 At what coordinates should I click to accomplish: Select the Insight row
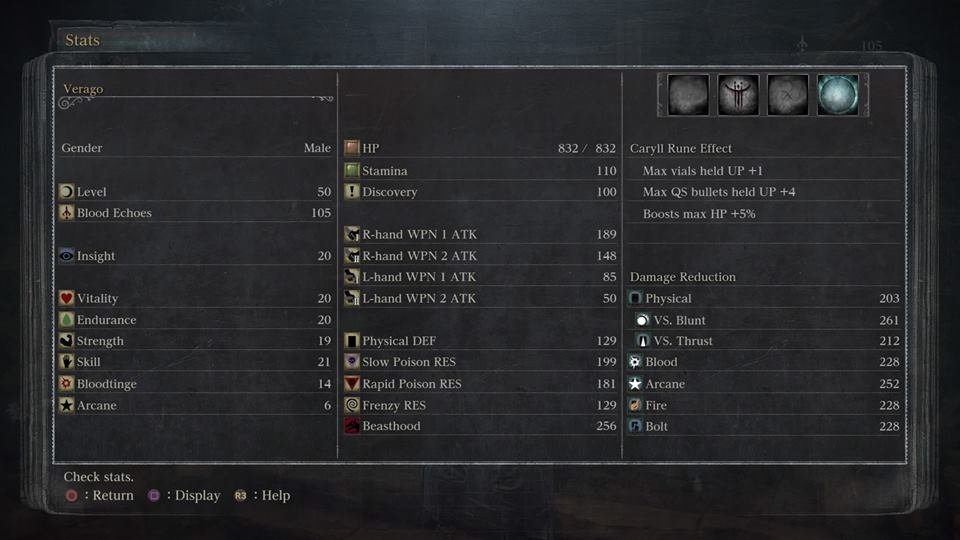click(x=195, y=256)
